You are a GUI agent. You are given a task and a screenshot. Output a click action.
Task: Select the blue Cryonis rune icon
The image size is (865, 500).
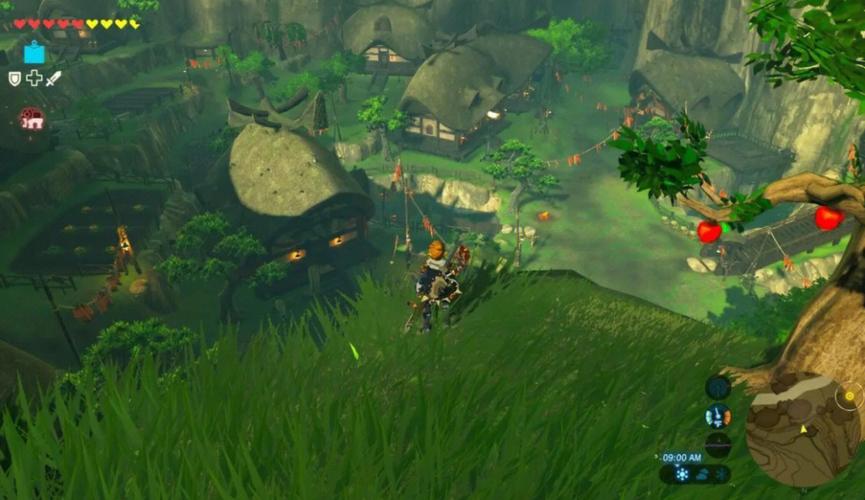coord(35,52)
